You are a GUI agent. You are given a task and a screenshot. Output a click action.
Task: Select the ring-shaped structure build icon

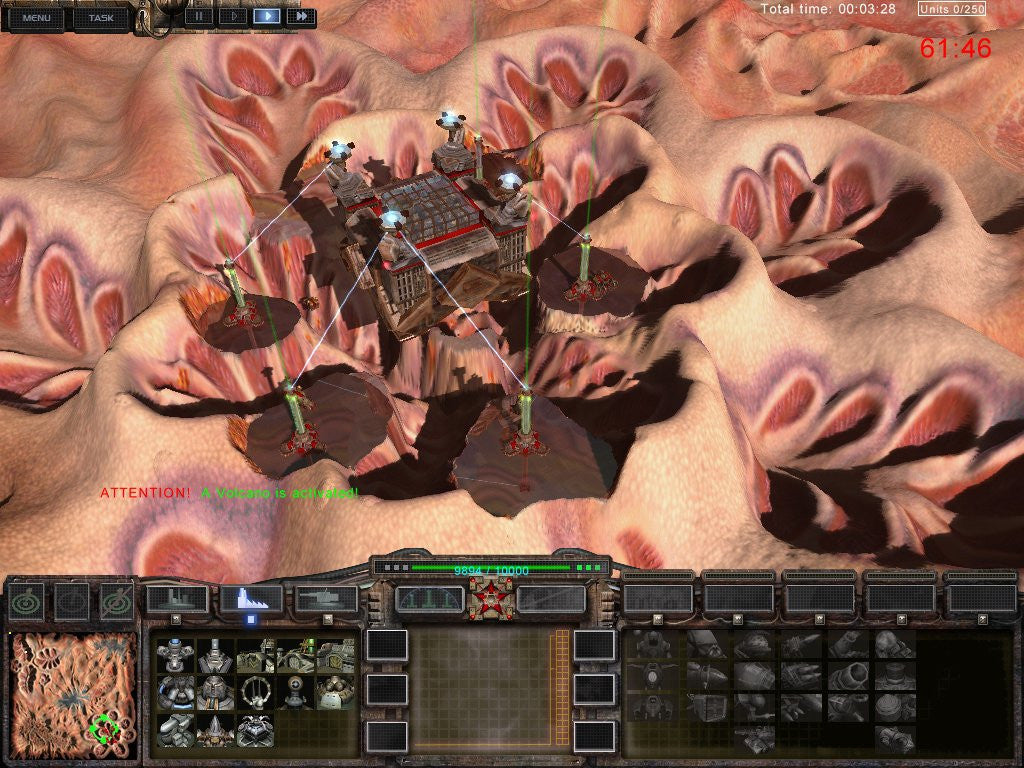(x=255, y=691)
